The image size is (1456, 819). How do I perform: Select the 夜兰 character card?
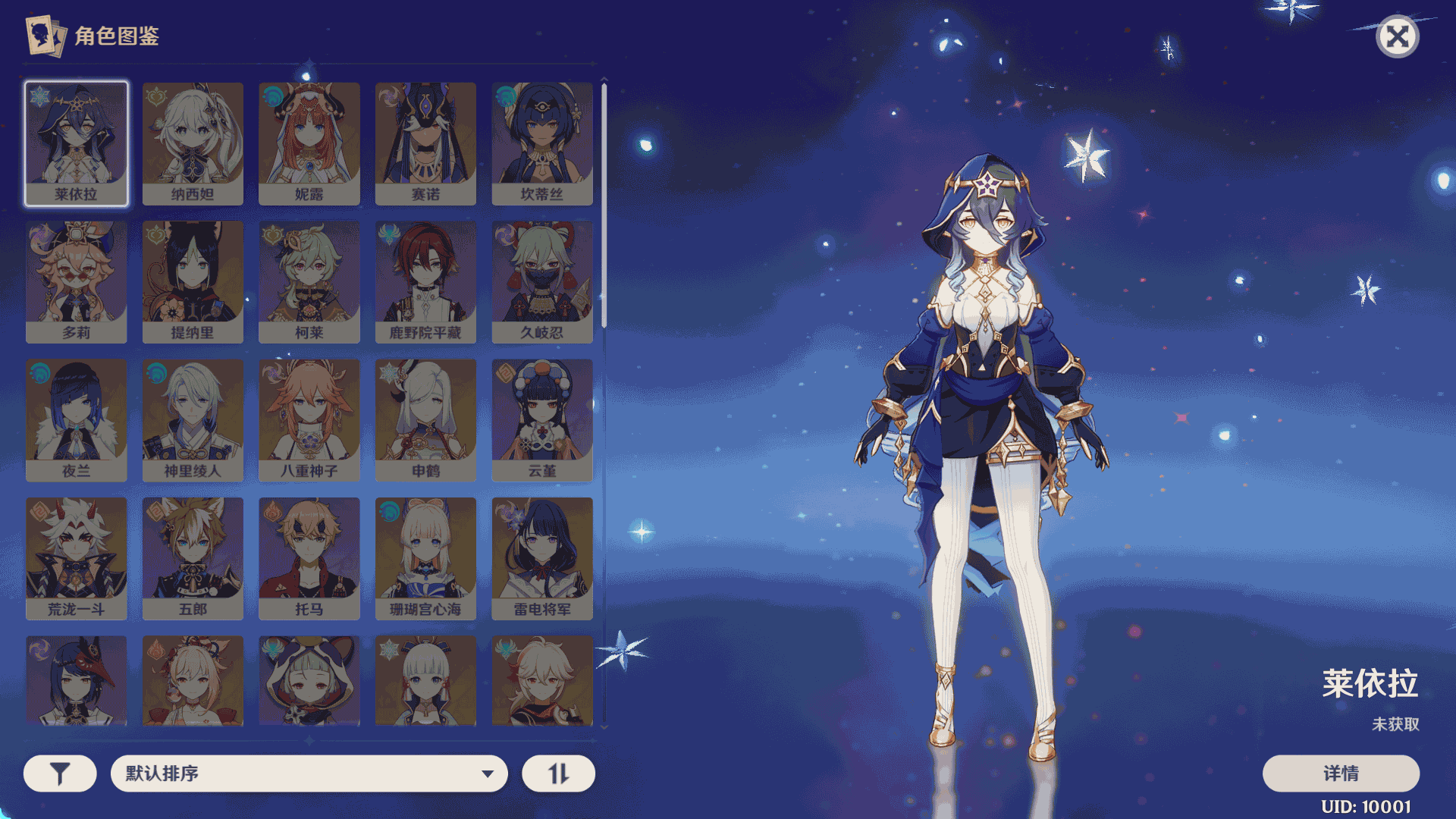click(76, 419)
